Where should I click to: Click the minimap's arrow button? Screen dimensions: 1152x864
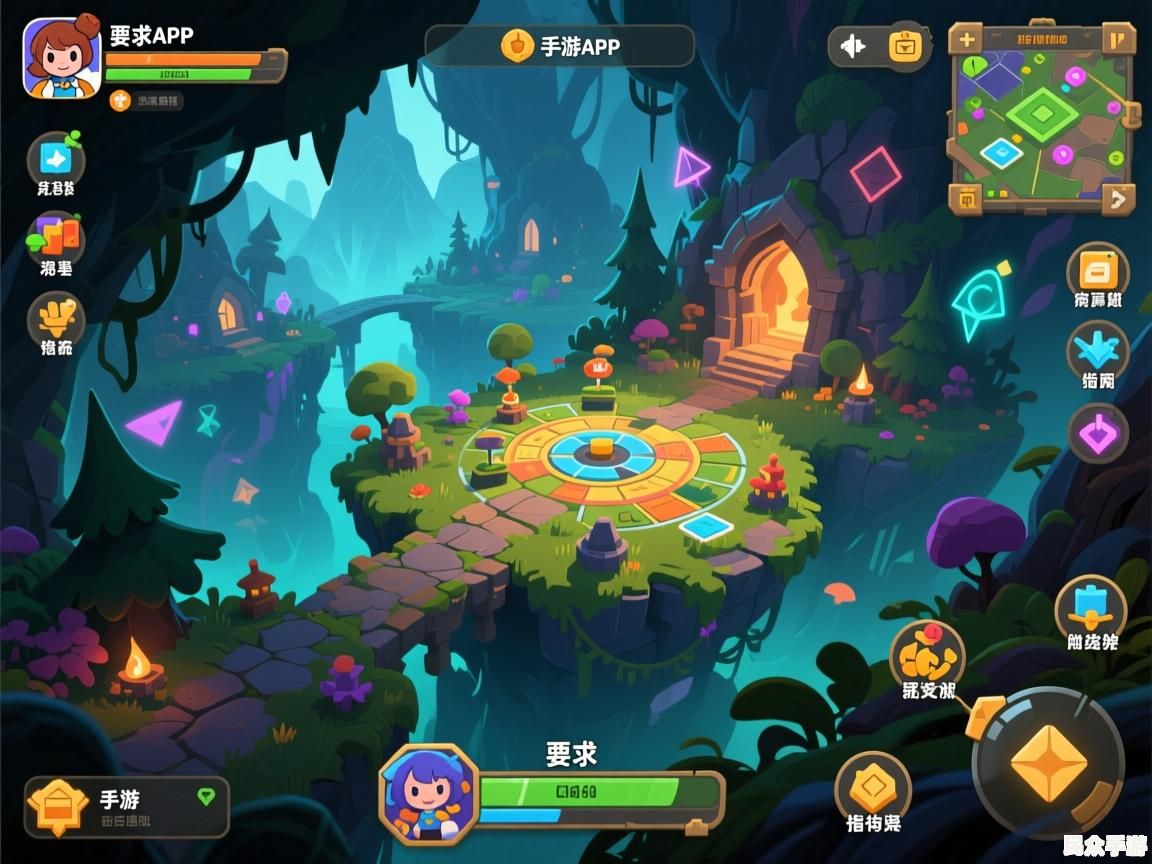click(x=1117, y=198)
